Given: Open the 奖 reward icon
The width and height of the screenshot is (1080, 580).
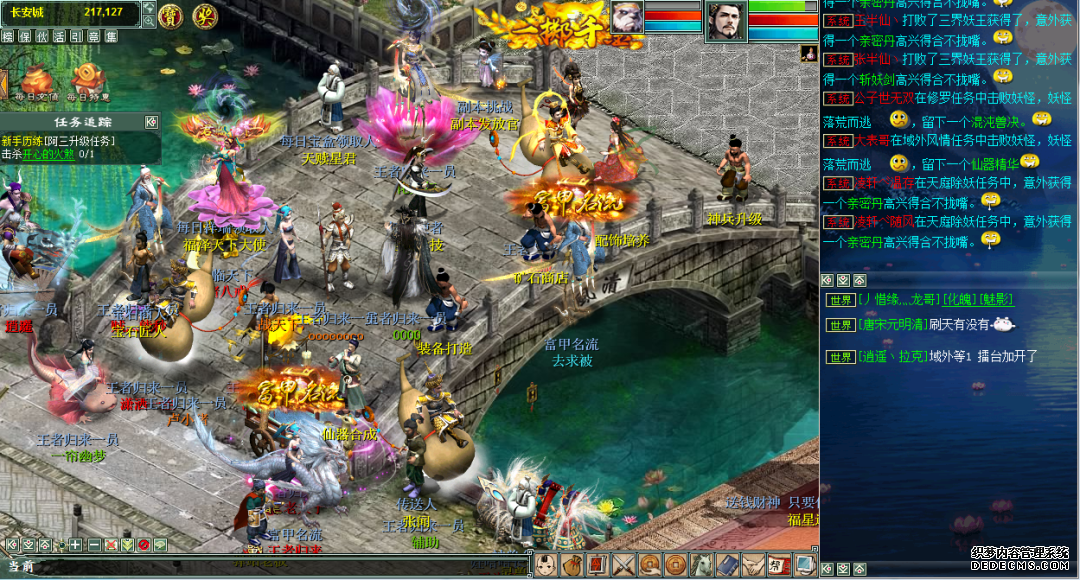Looking at the screenshot, I should click(x=206, y=15).
